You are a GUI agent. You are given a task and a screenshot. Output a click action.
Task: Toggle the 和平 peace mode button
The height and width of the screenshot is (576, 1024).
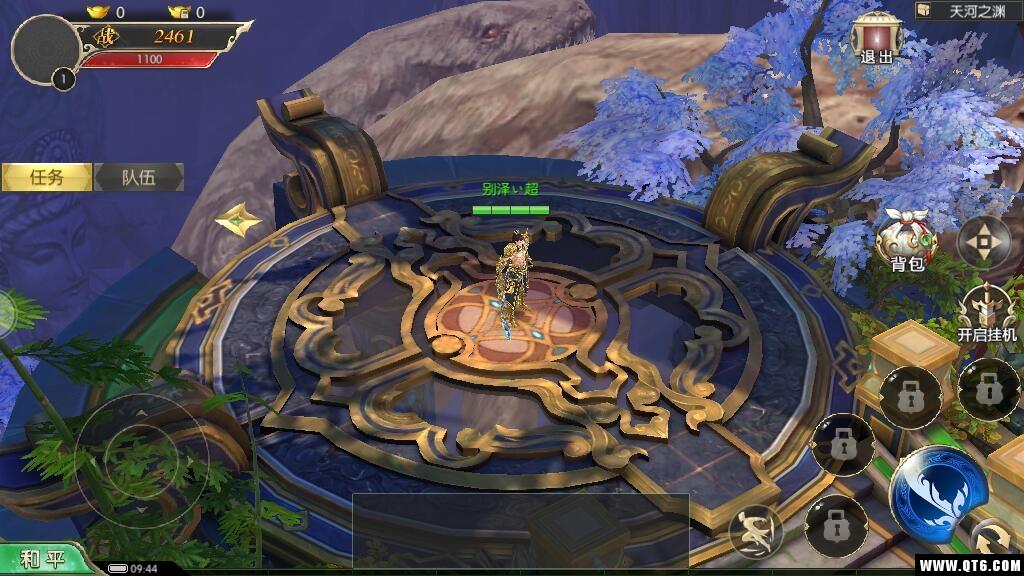click(x=43, y=558)
